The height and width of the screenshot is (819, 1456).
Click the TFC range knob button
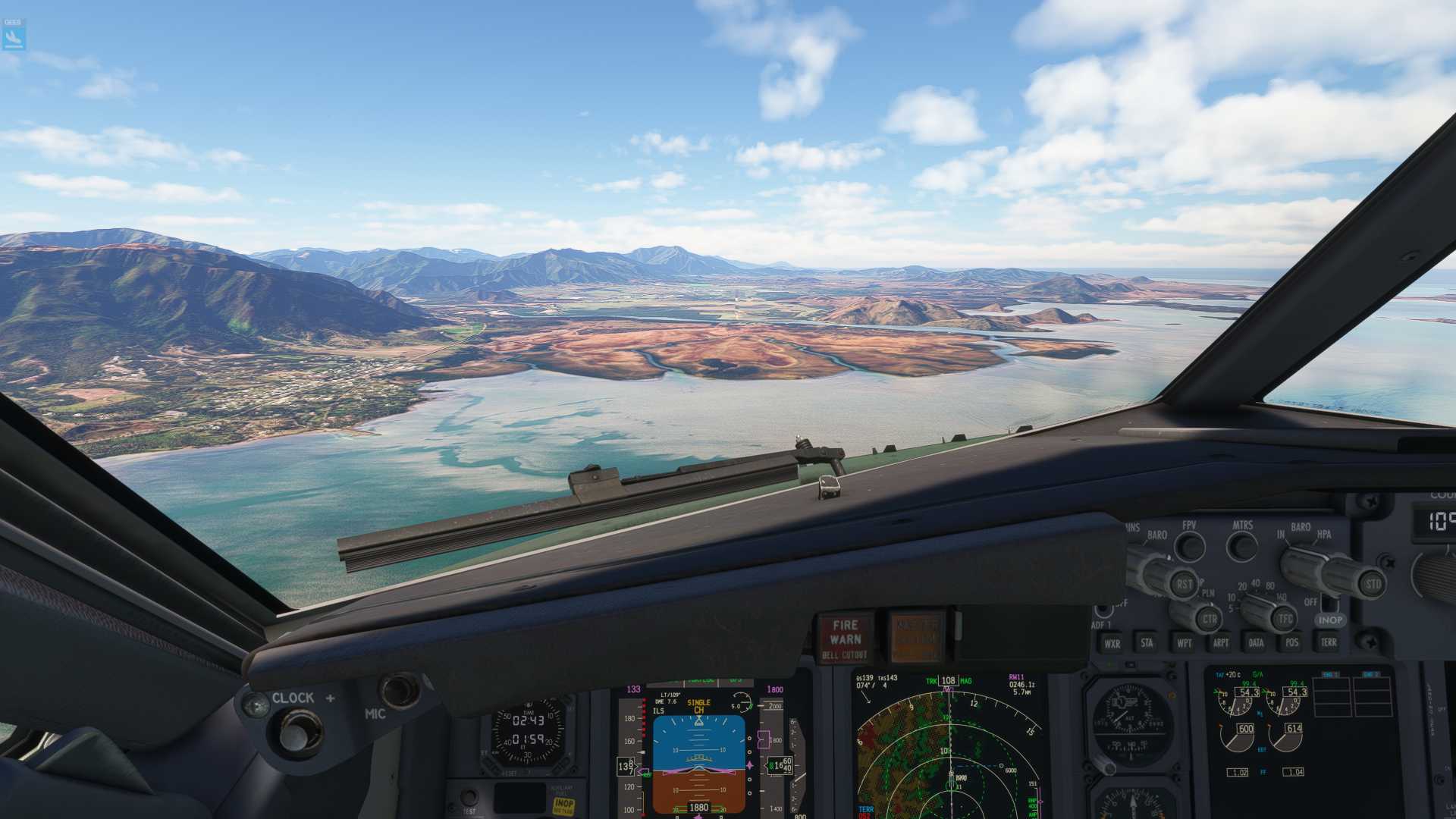1285,619
